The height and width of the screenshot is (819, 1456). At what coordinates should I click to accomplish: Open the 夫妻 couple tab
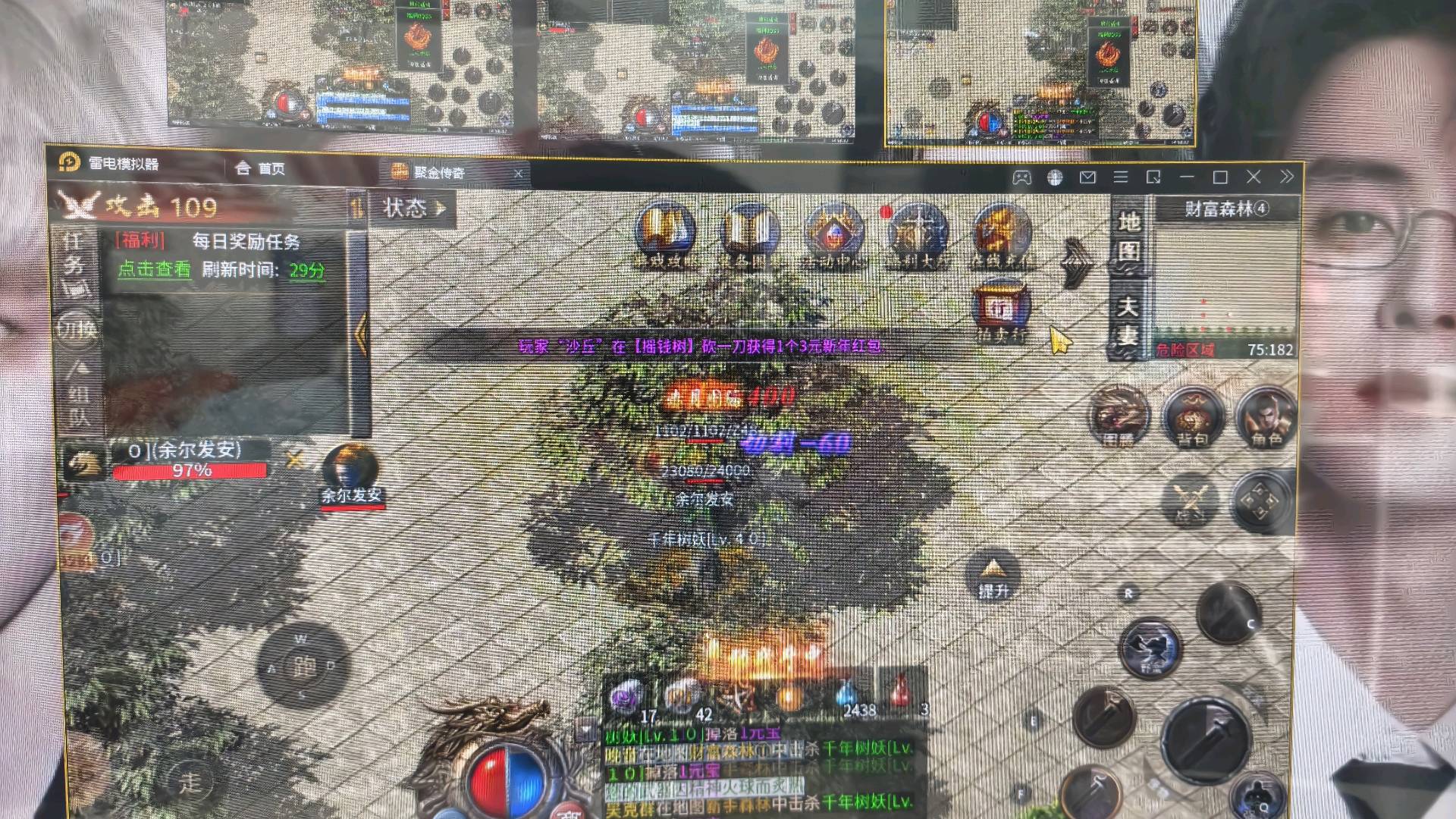(x=1128, y=319)
